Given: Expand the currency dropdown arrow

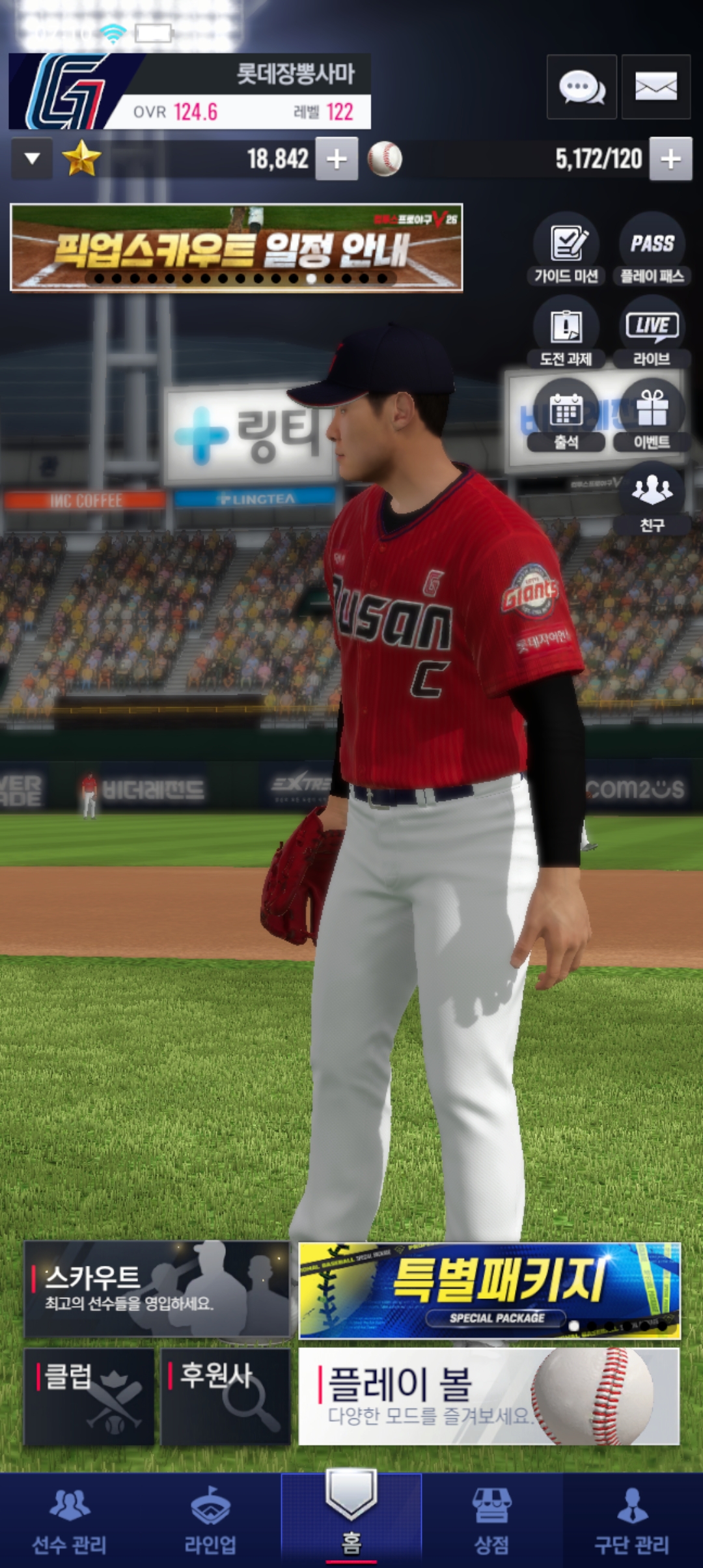Looking at the screenshot, I should [x=32, y=159].
